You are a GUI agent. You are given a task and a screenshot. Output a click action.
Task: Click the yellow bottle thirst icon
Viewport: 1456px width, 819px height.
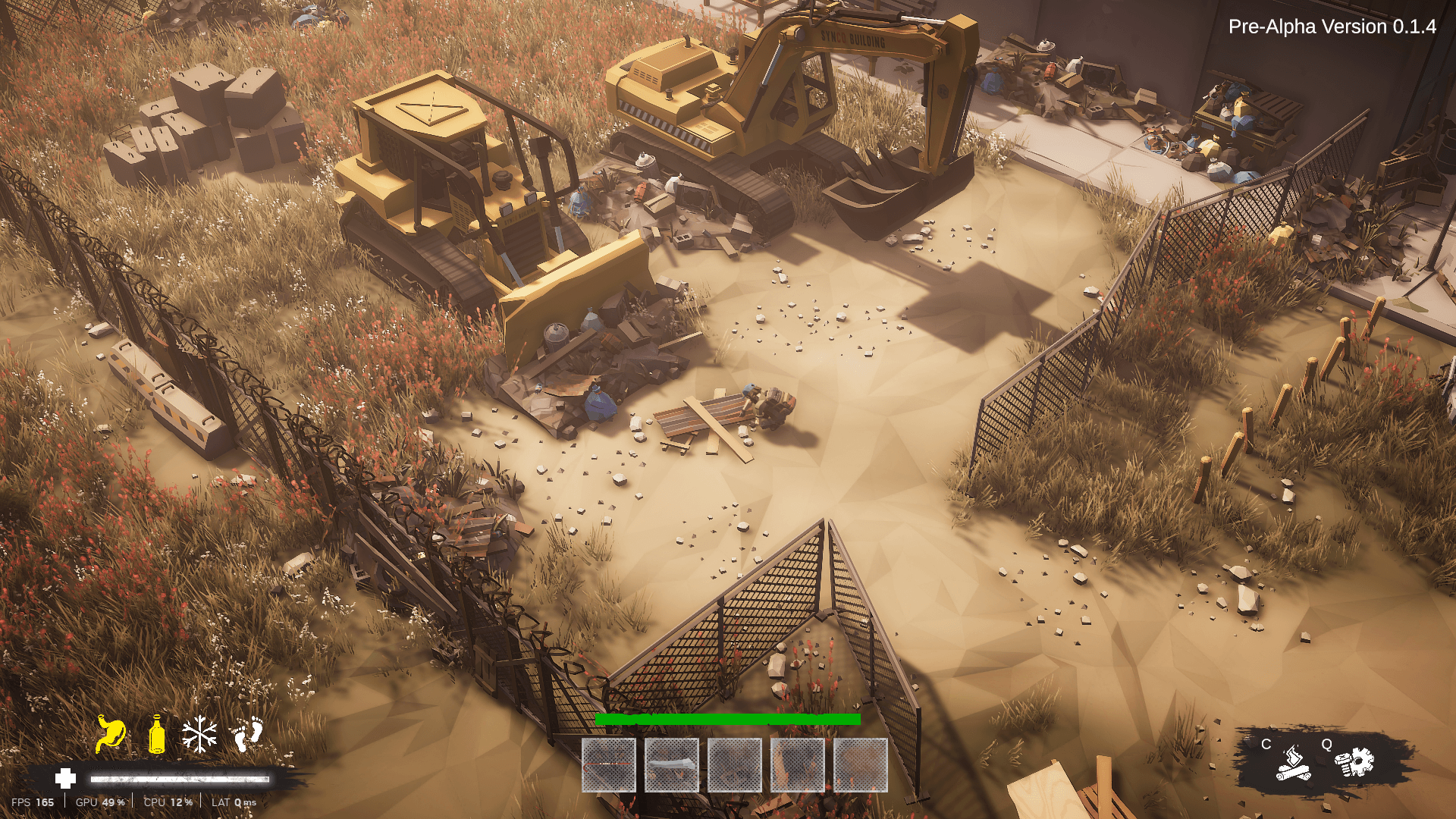click(157, 734)
